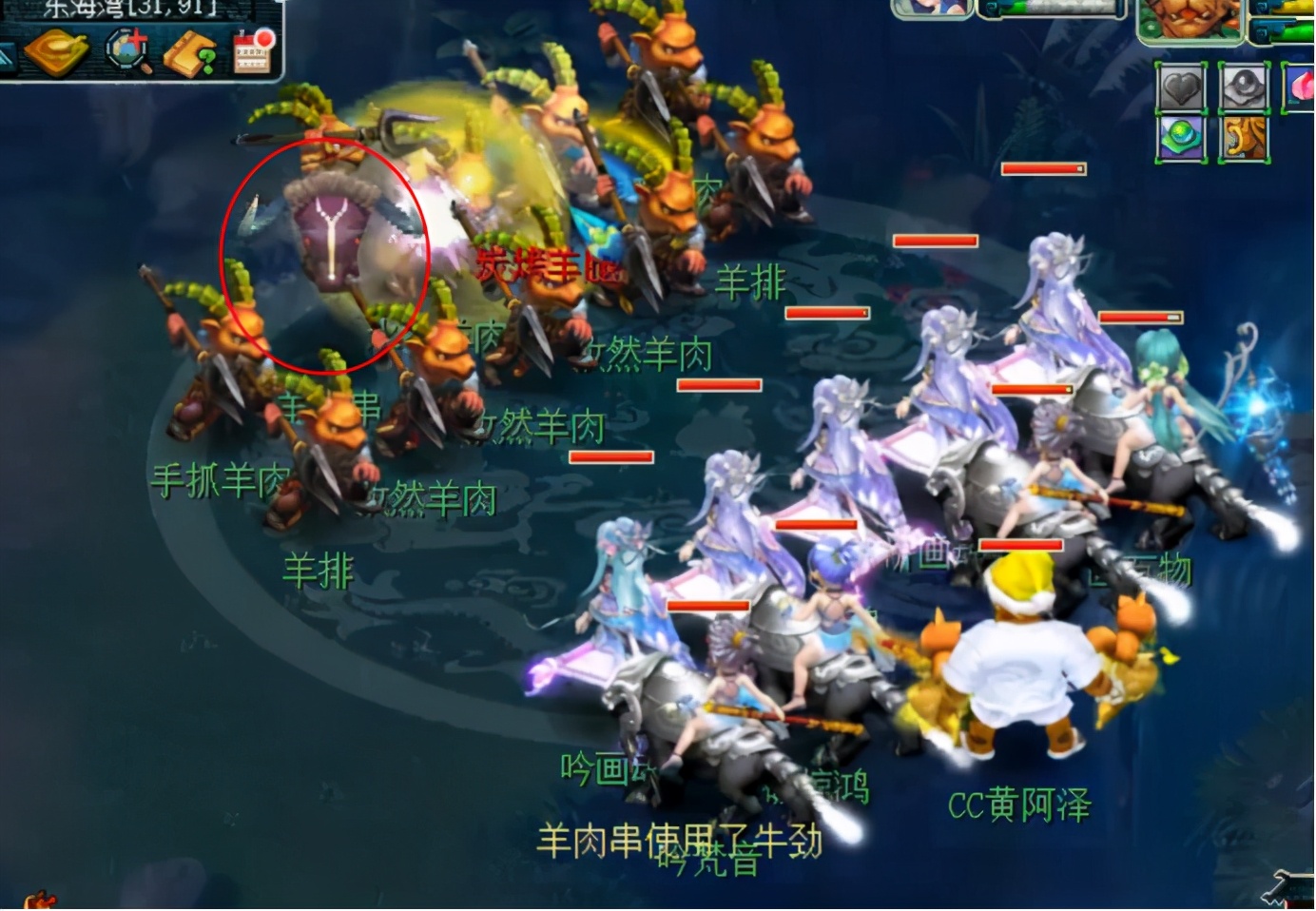Target the 手抓羊肉 enemy unit
The image size is (1316, 911).
[219, 480]
